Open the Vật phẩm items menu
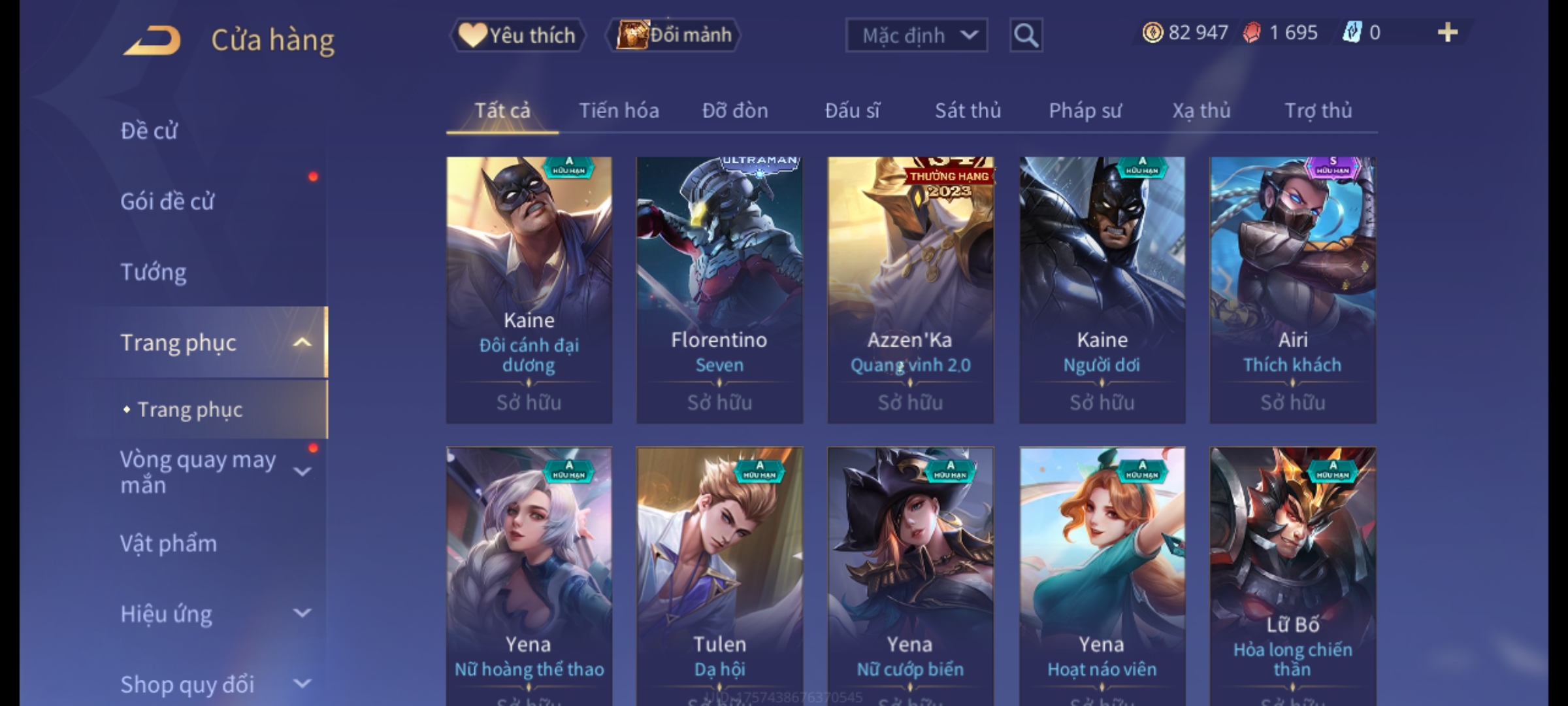The height and width of the screenshot is (706, 1568). tap(169, 544)
